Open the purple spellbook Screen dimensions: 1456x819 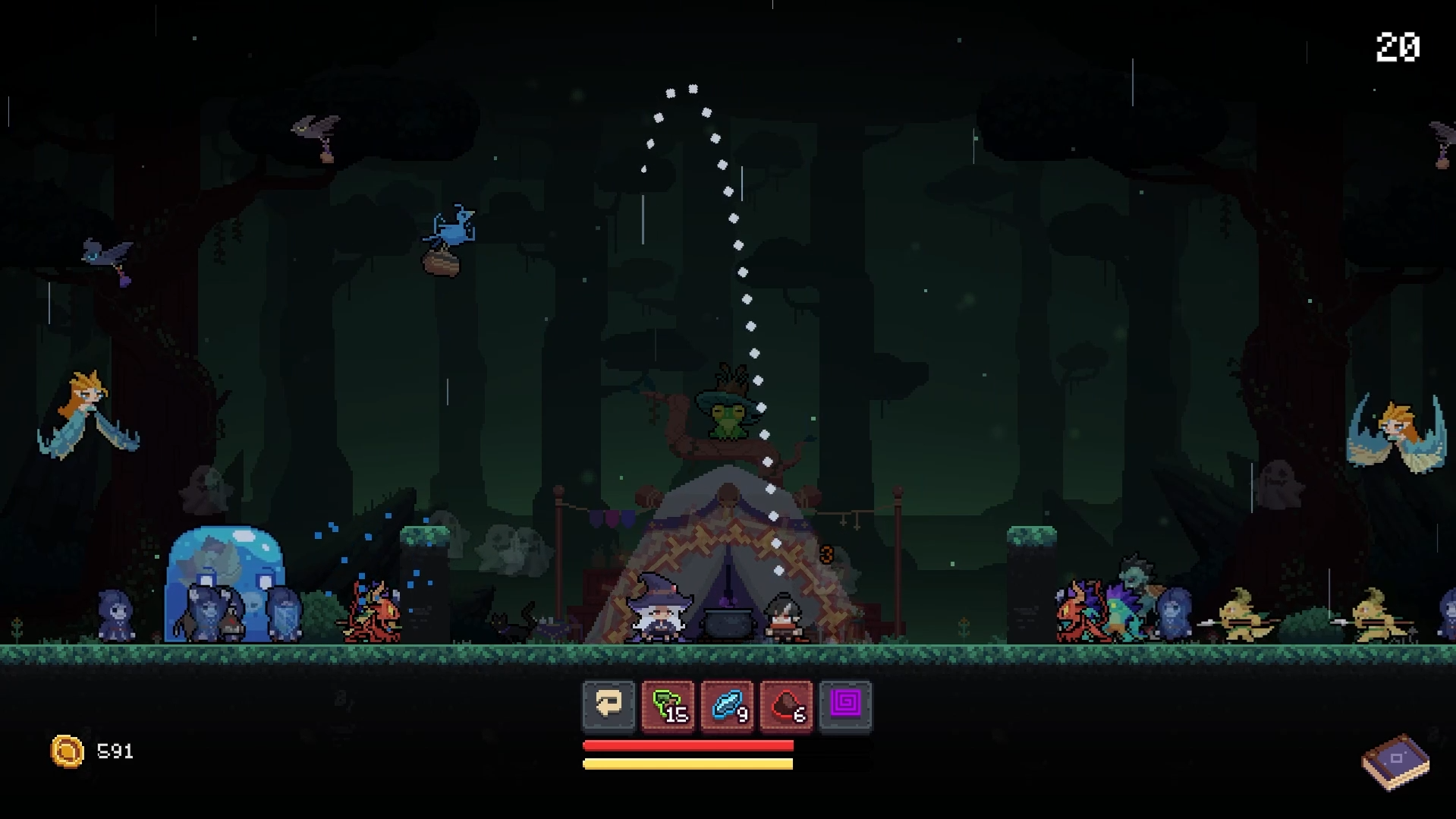point(1395,761)
